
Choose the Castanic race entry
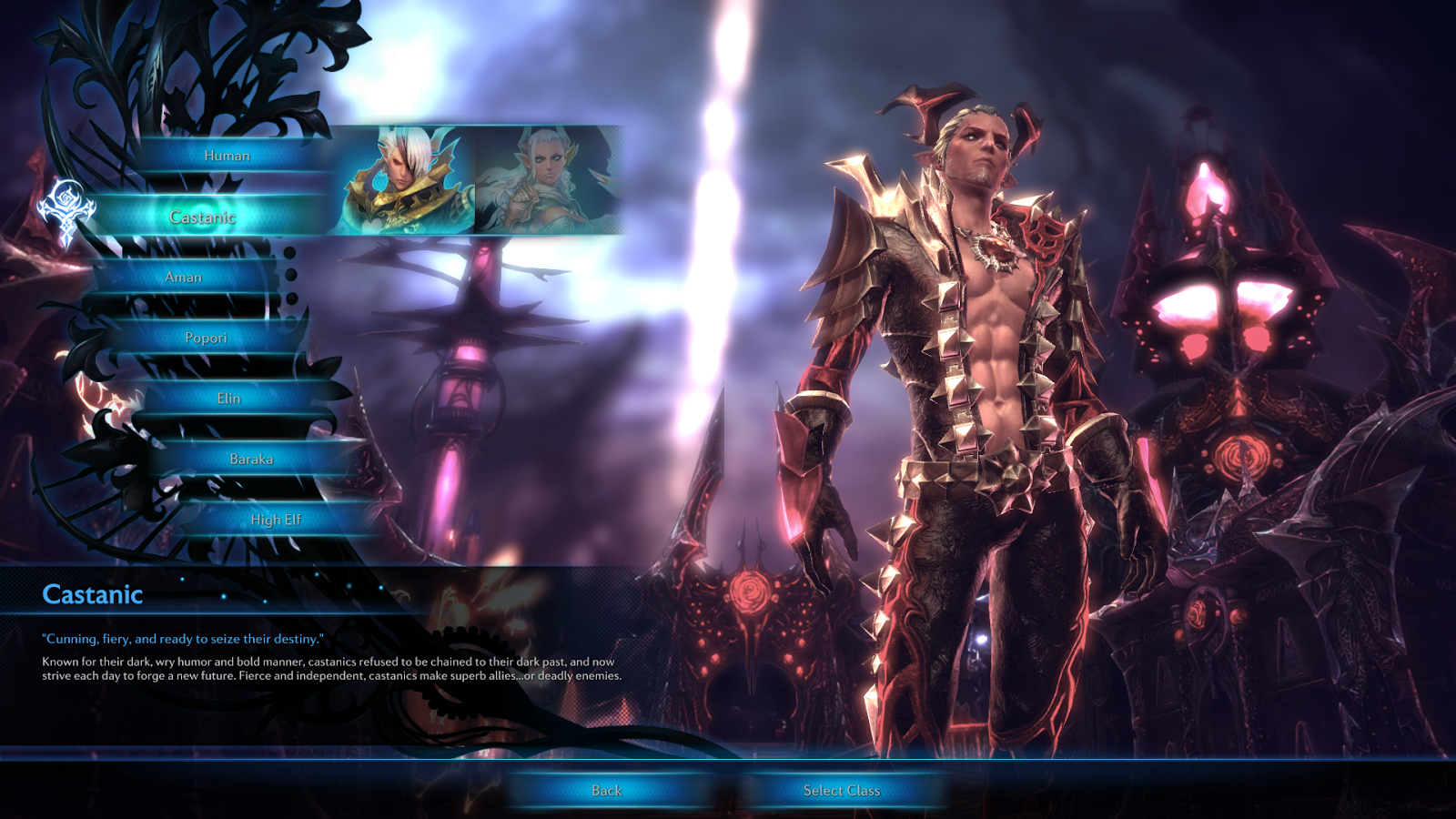pos(203,217)
